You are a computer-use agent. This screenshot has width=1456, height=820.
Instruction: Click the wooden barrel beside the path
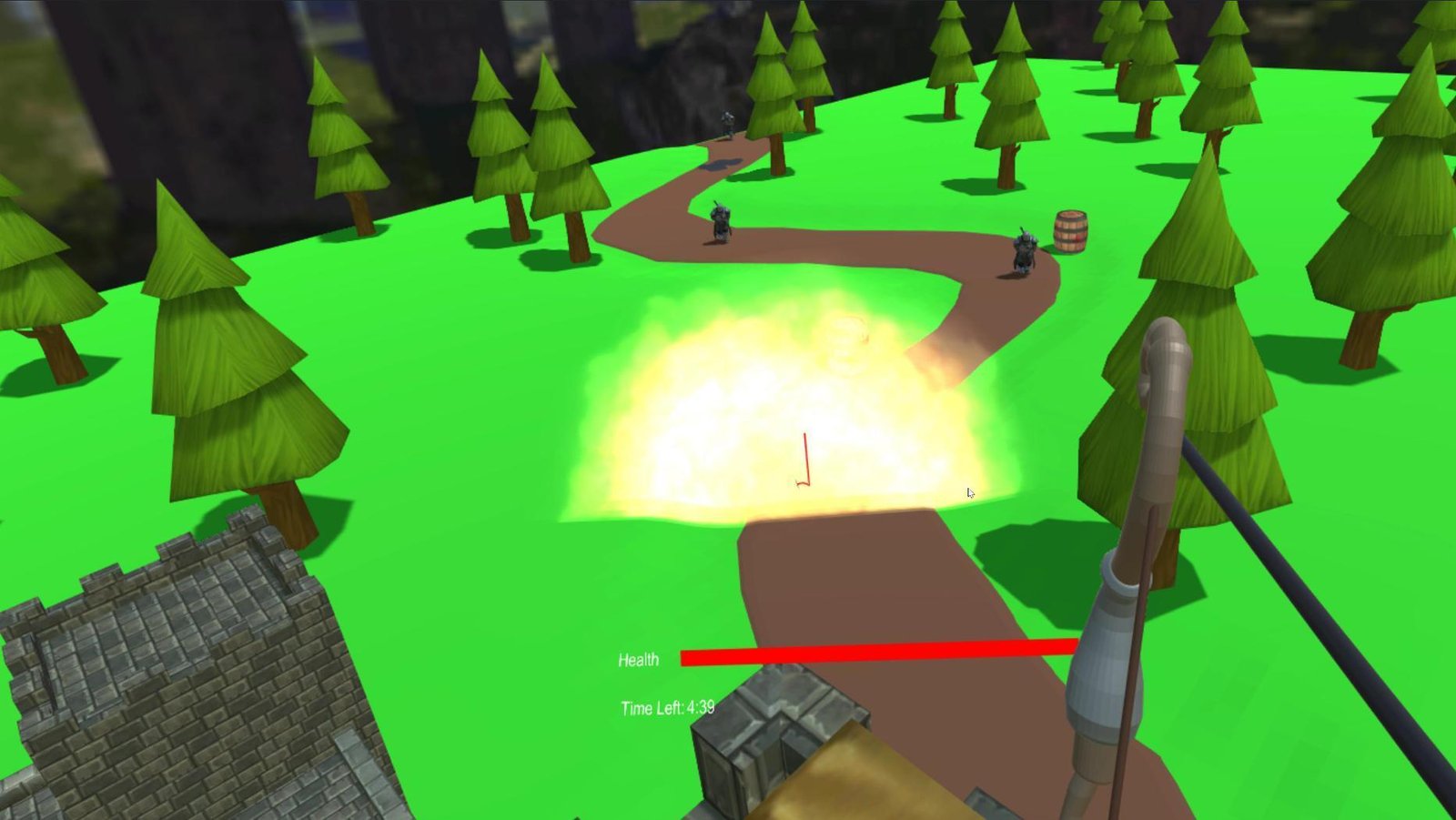click(1069, 229)
